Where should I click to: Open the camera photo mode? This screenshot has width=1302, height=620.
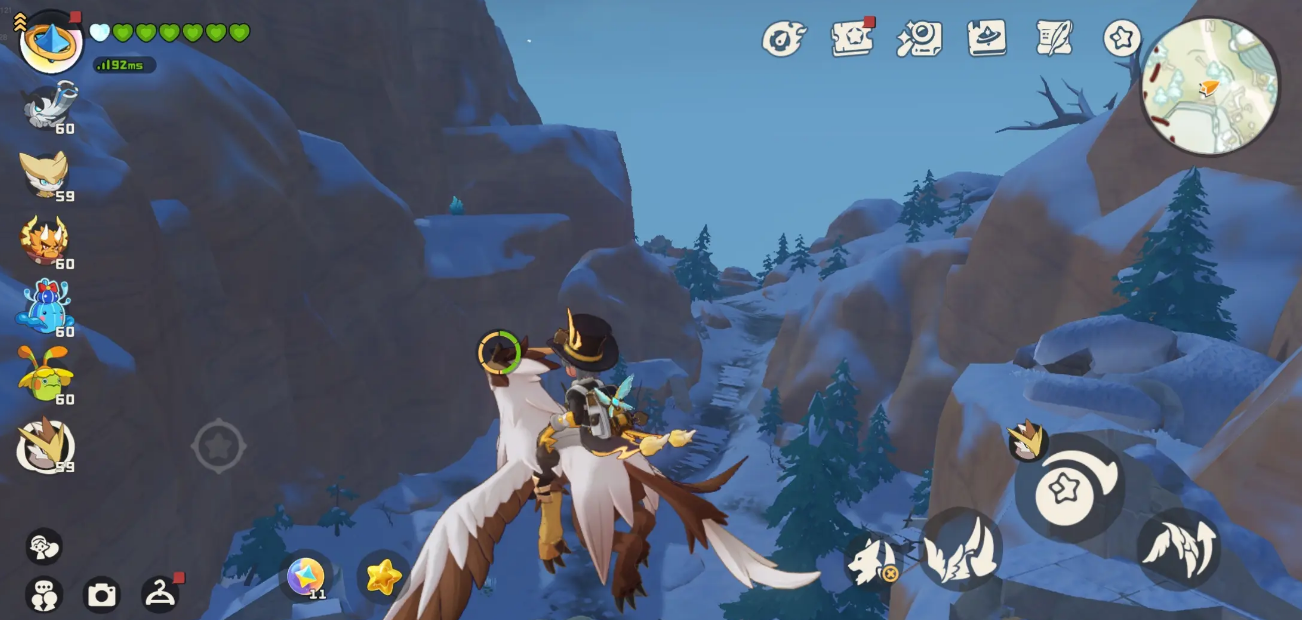coord(101,595)
